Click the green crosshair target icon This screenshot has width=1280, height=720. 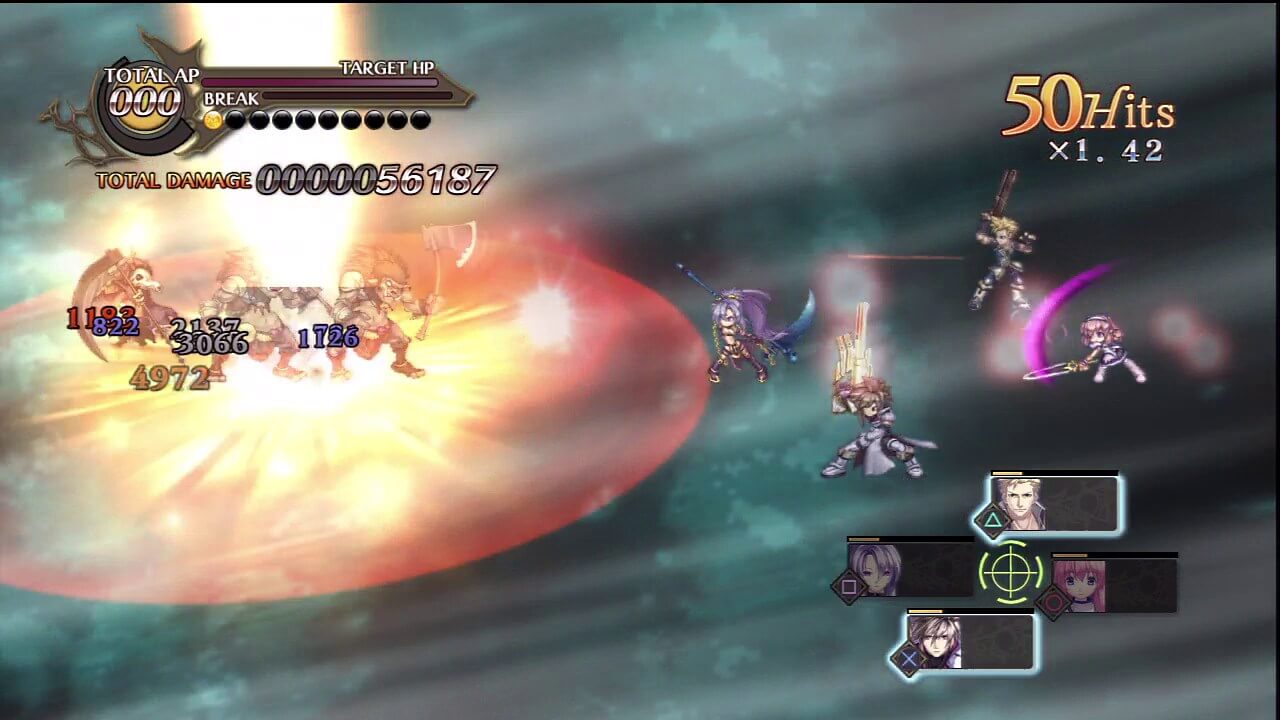point(1010,573)
